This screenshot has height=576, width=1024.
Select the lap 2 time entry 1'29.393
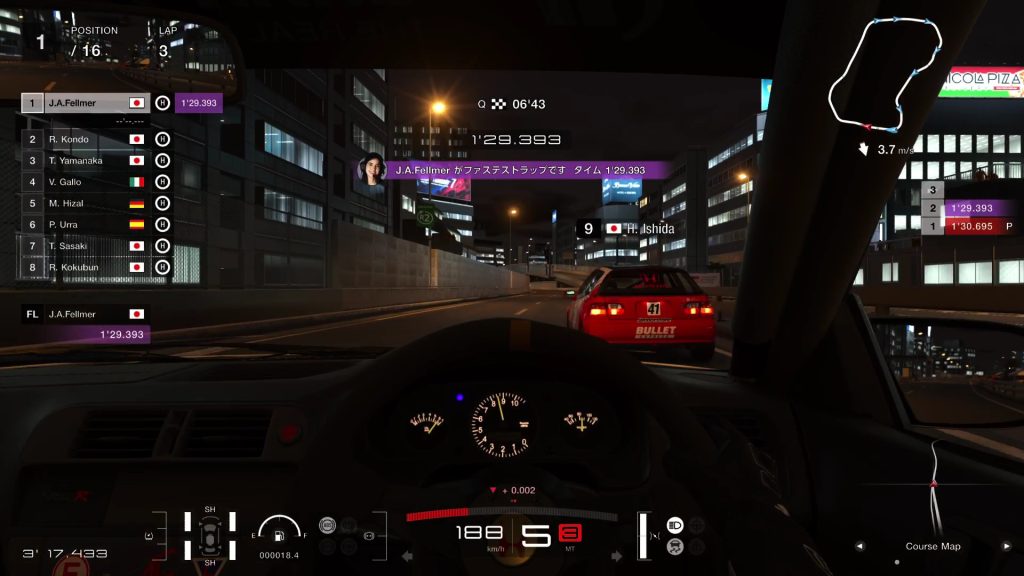(969, 208)
